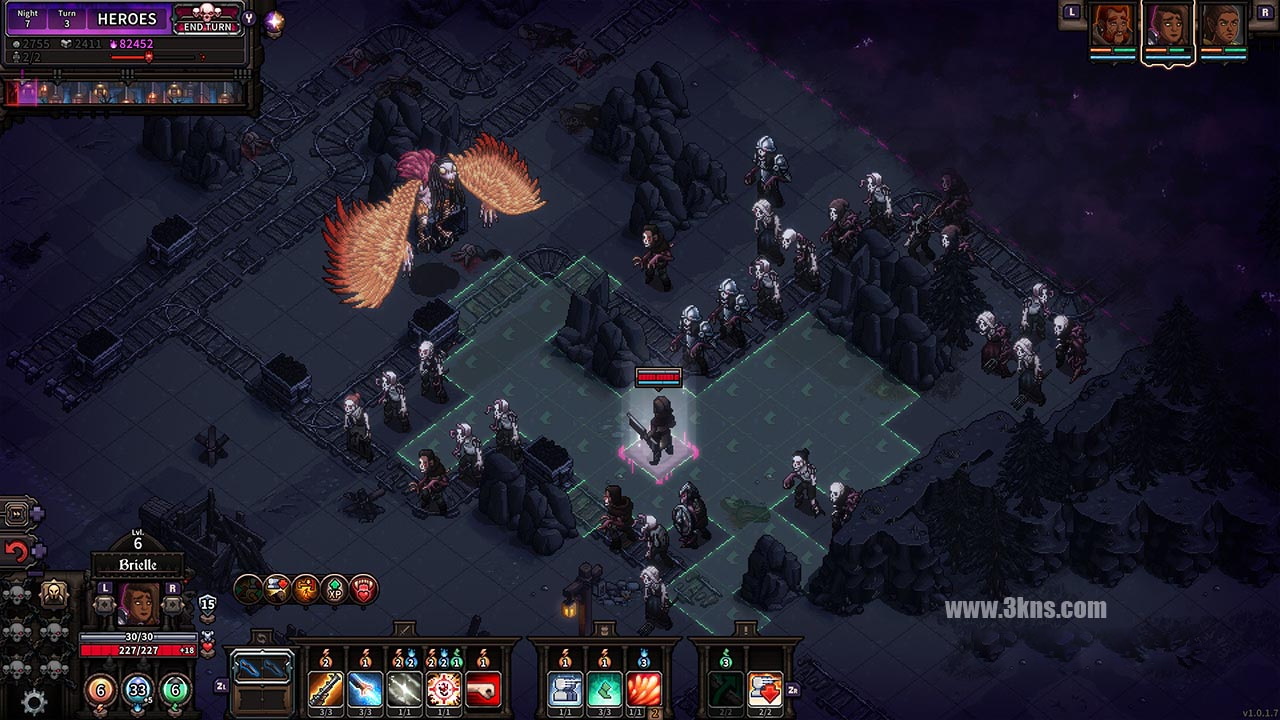Activate the skull-burst explosion skill
This screenshot has width=1280, height=720.
[443, 689]
